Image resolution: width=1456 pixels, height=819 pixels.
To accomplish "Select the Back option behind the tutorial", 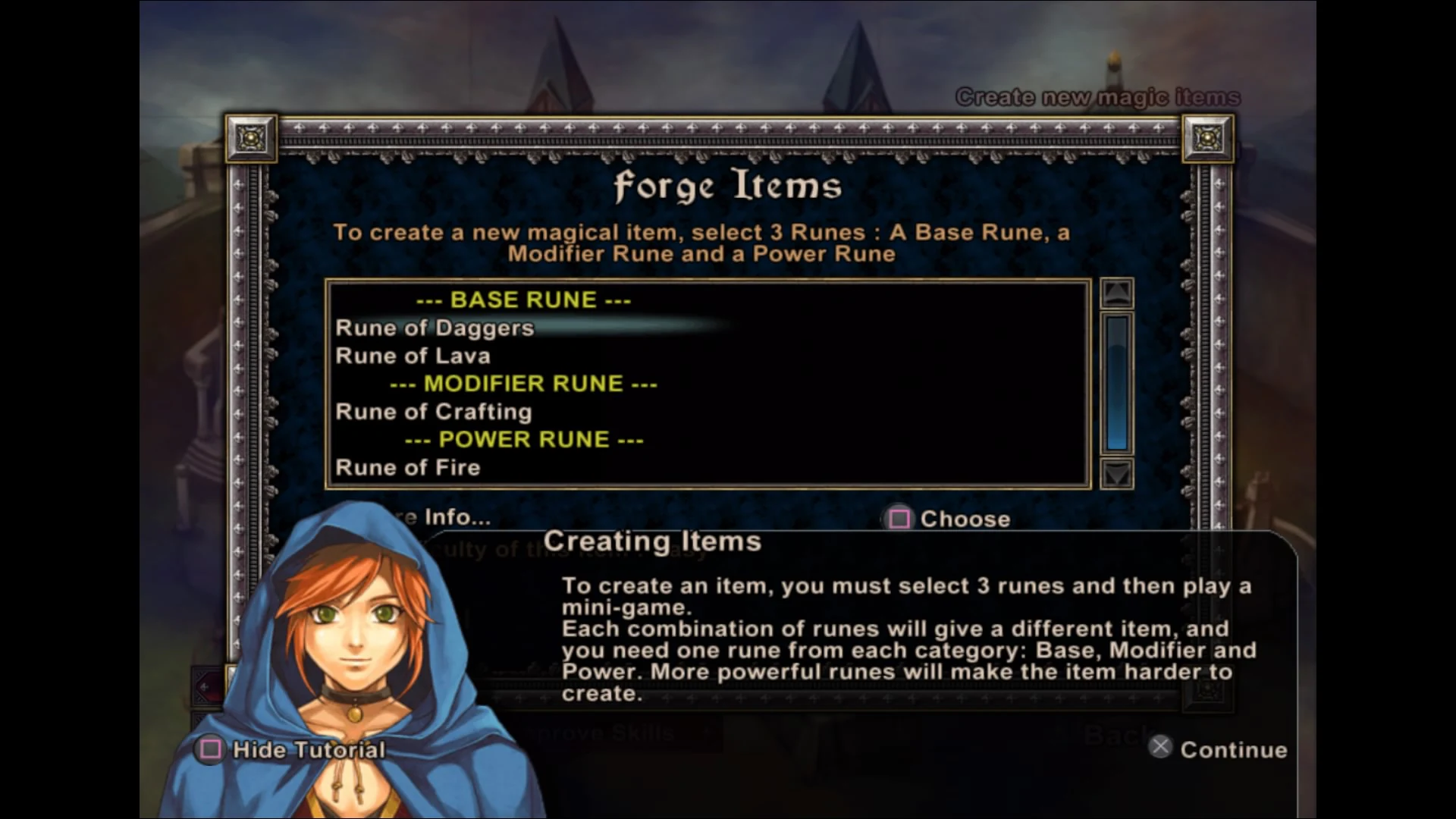I will pyautogui.click(x=1120, y=734).
